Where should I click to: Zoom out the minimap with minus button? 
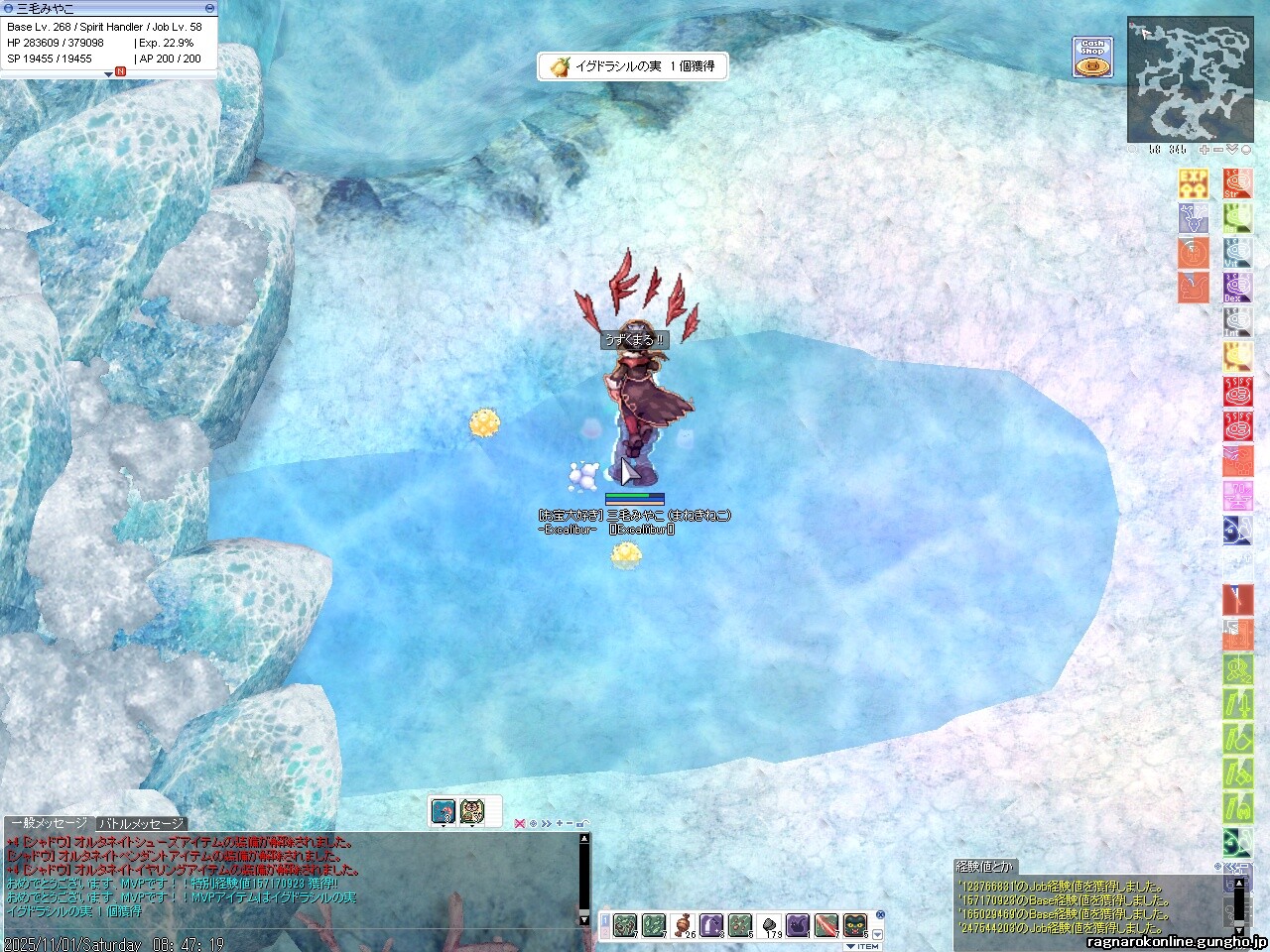tap(1218, 150)
